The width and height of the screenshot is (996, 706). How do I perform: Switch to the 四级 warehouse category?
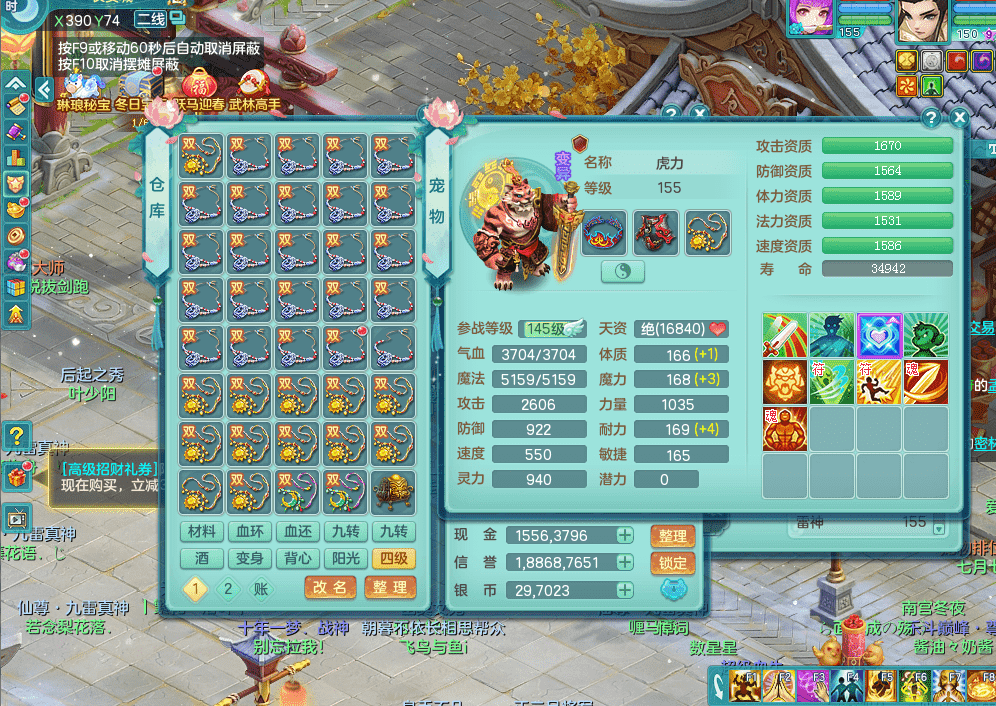[x=392, y=559]
